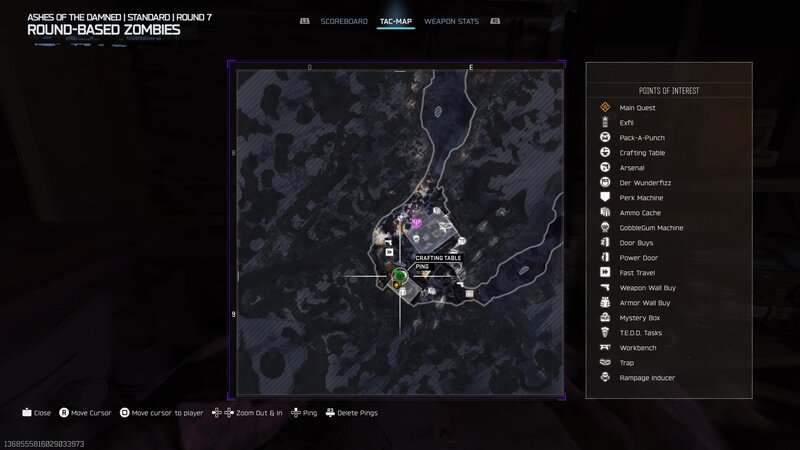The image size is (800, 450).
Task: Select the Fast Travel legend entry
Action: pos(638,273)
